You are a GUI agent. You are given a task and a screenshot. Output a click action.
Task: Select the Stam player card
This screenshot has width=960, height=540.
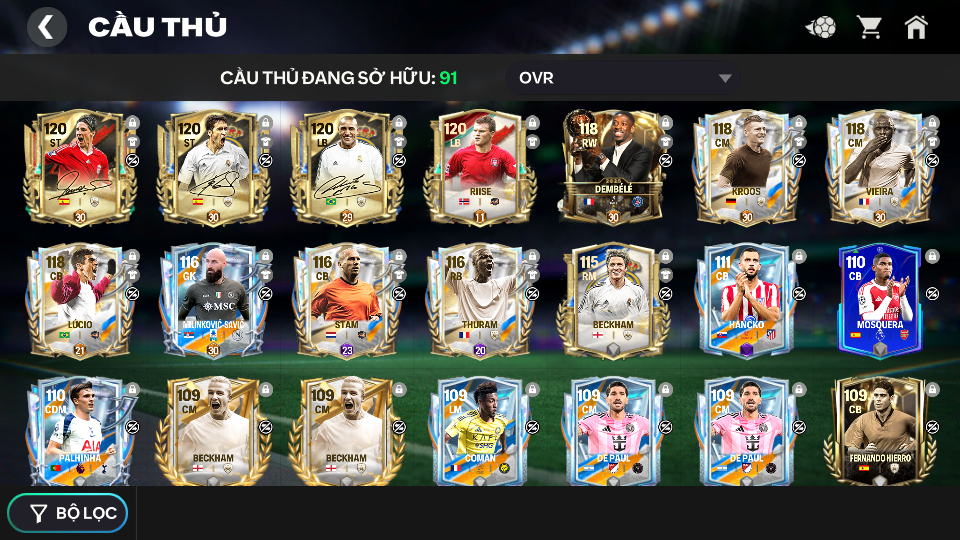tap(346, 300)
